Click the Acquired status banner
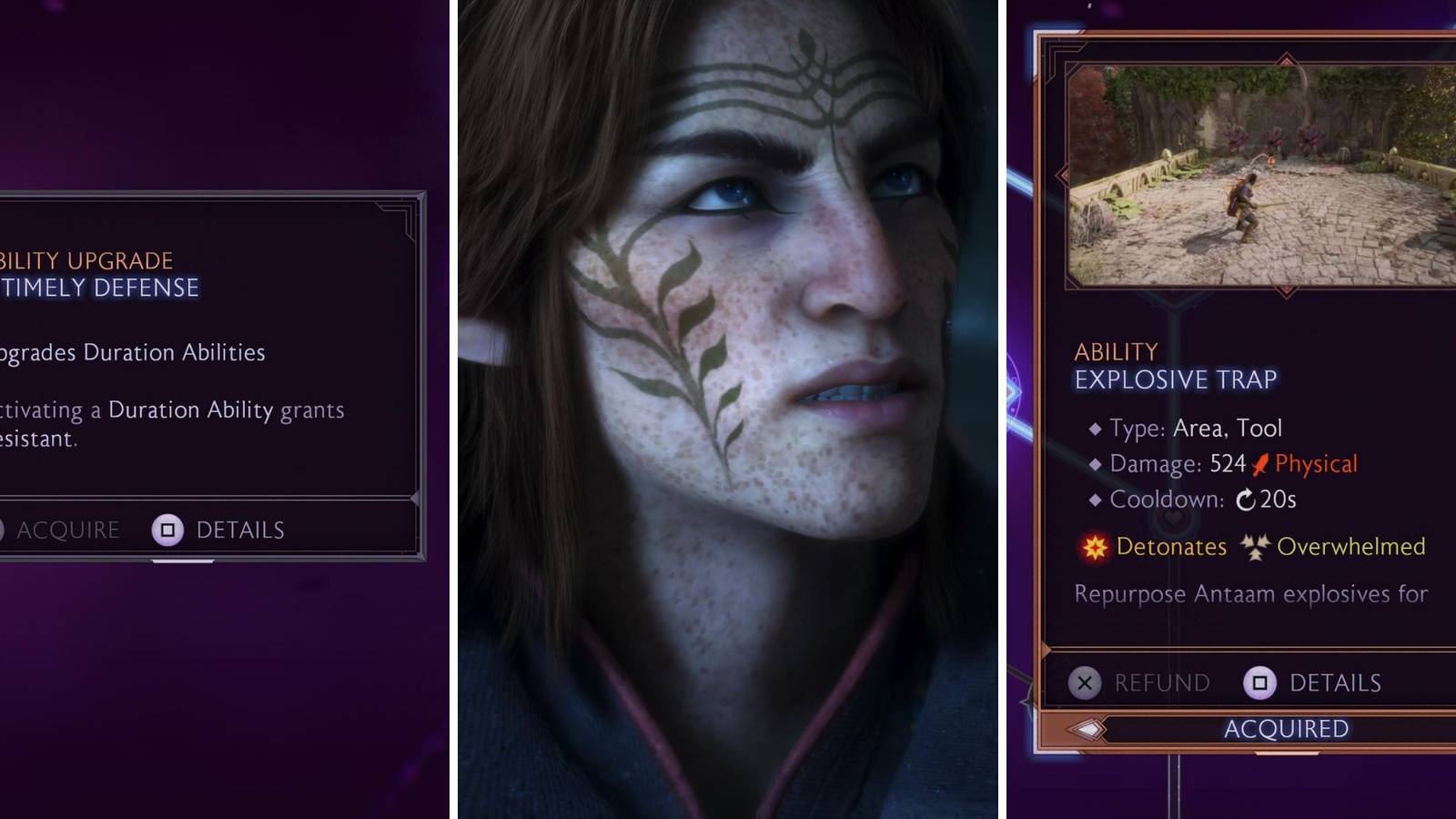 (1288, 728)
